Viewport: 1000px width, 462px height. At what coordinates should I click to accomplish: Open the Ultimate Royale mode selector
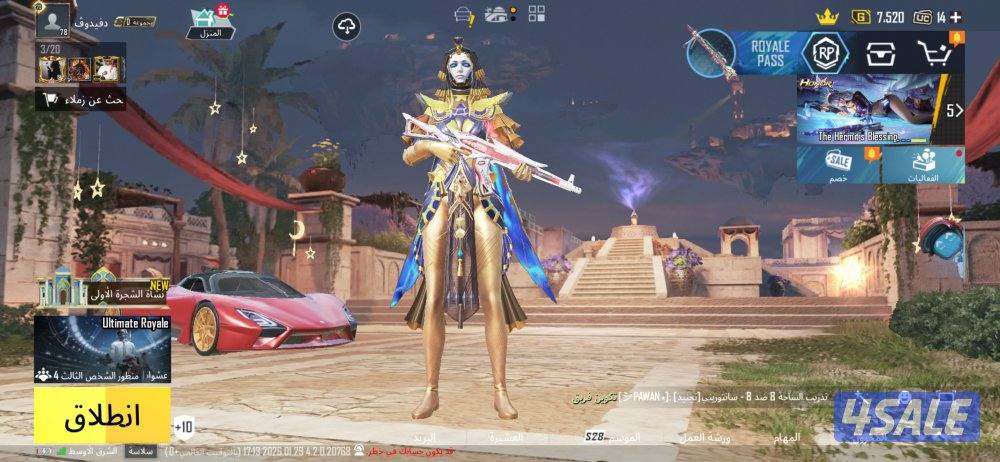102,350
